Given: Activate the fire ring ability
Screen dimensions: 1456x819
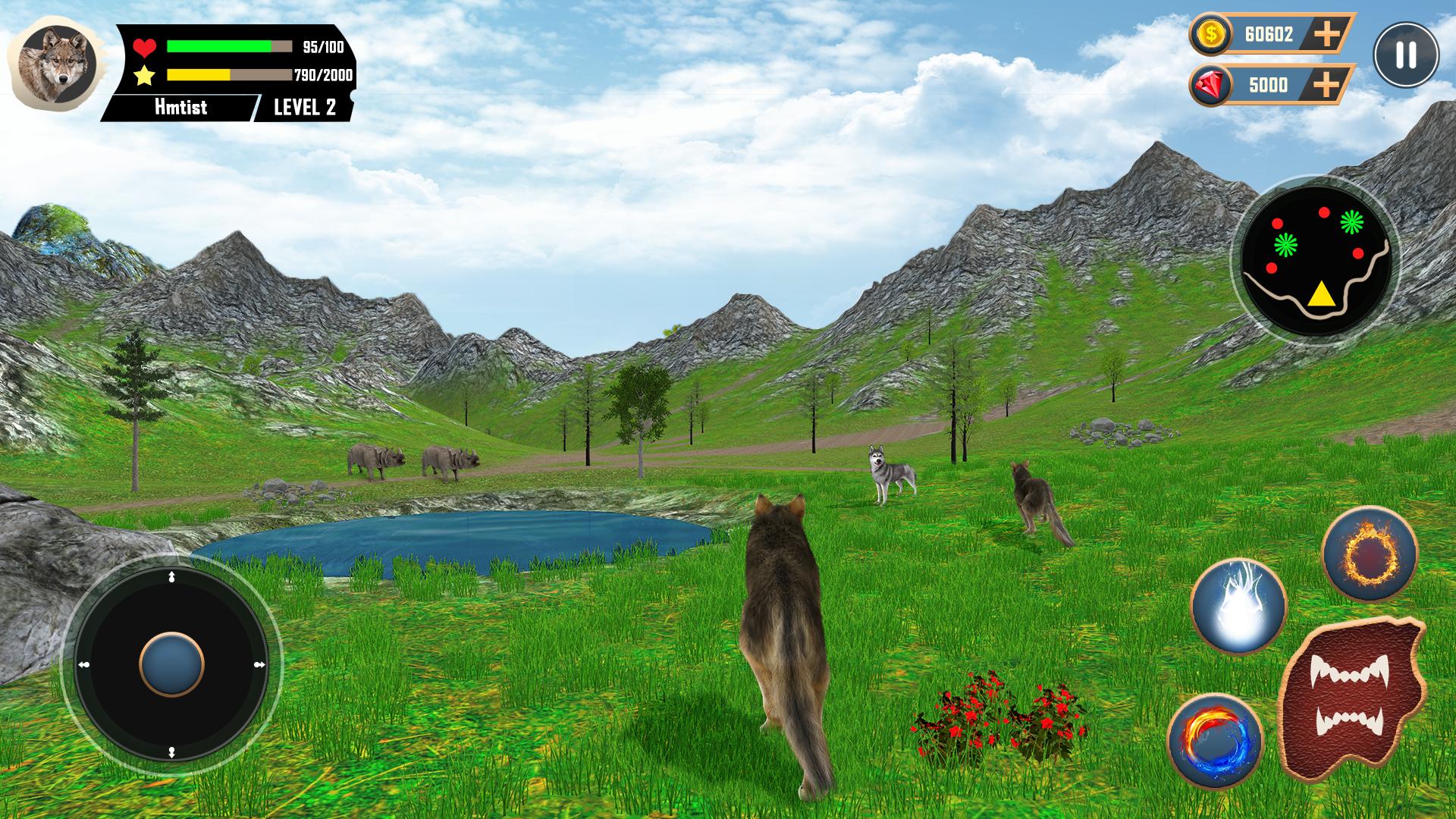Looking at the screenshot, I should point(1369,555).
